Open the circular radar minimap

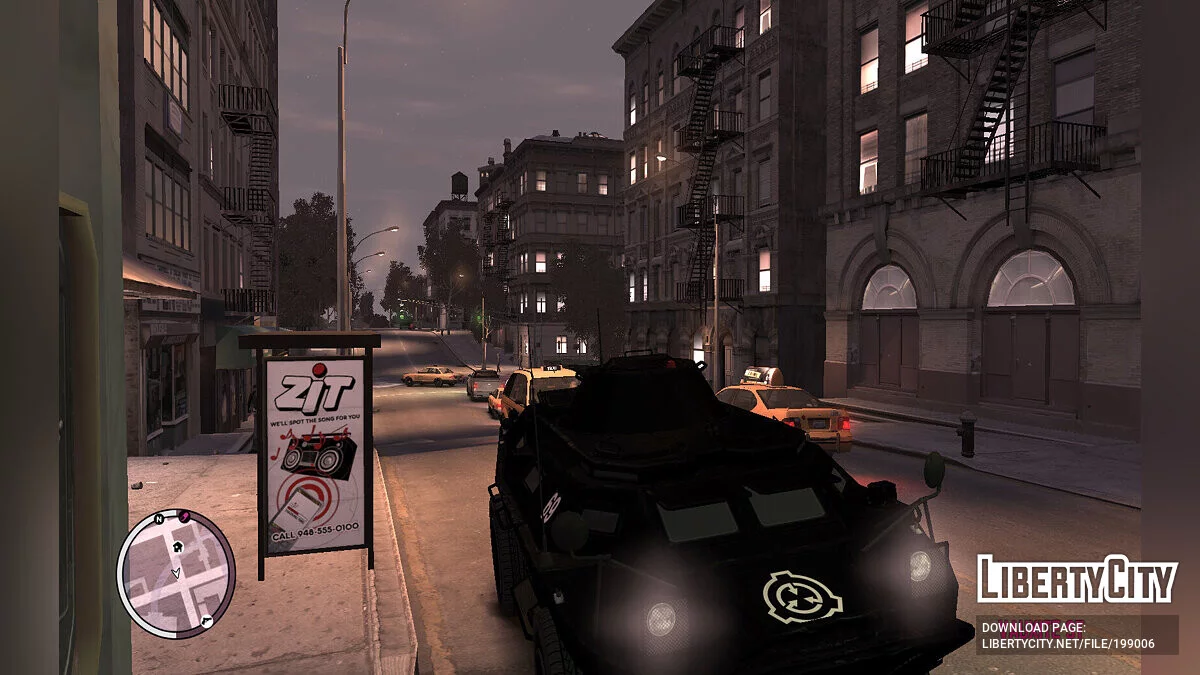pos(176,572)
